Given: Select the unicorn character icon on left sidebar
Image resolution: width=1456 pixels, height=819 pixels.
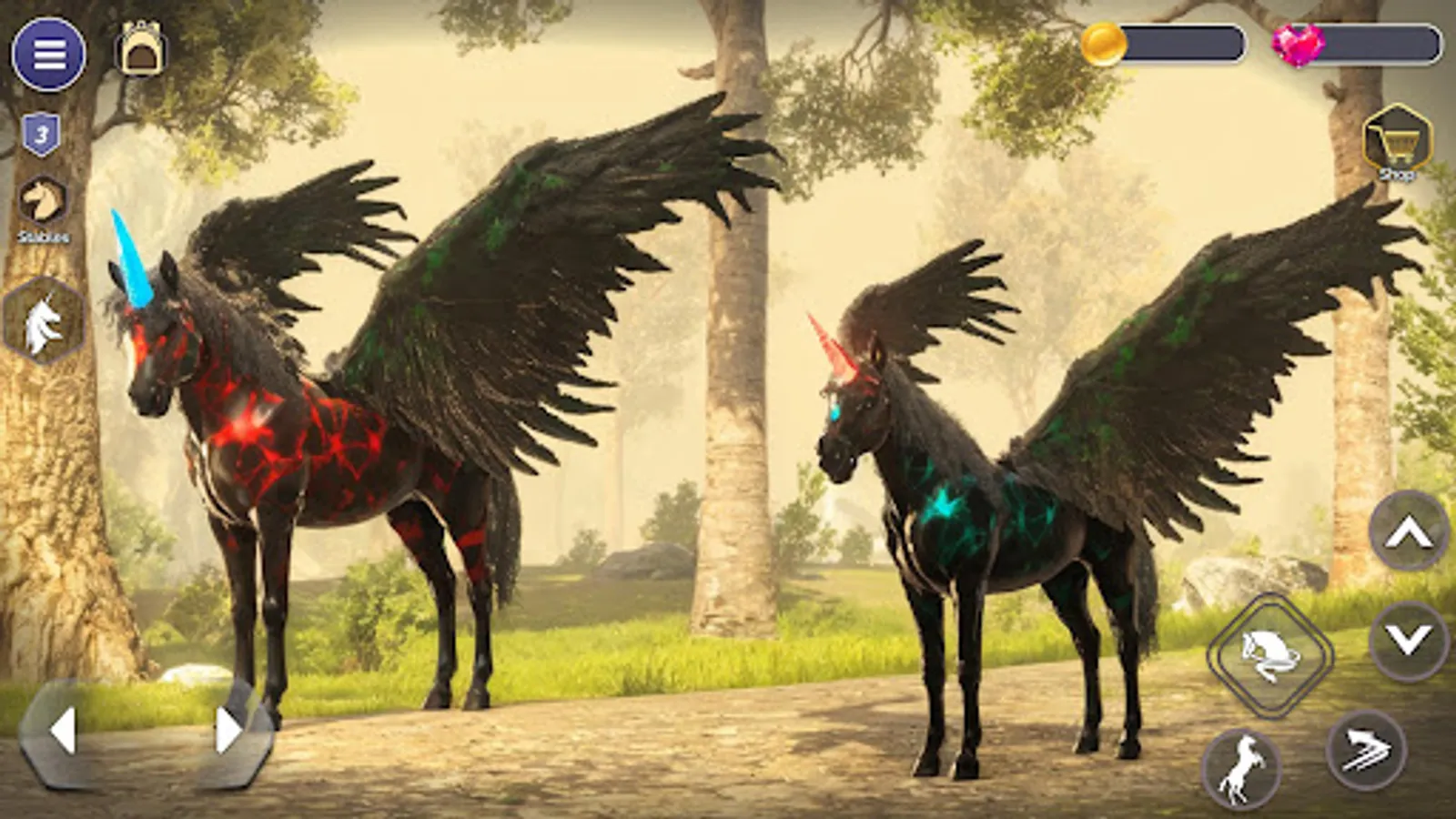Looking at the screenshot, I should 44,317.
